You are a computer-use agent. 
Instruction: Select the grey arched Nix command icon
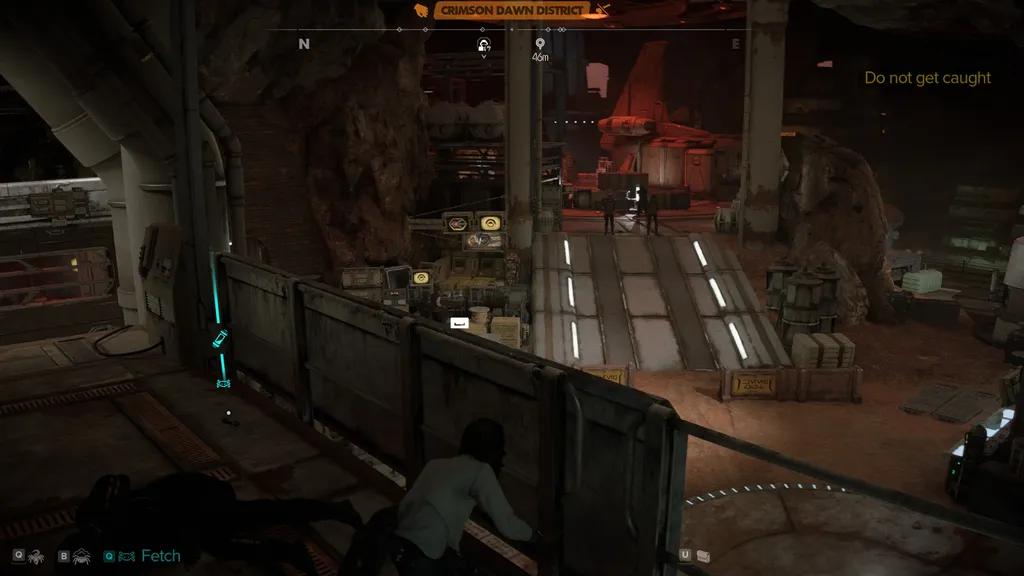pos(82,555)
